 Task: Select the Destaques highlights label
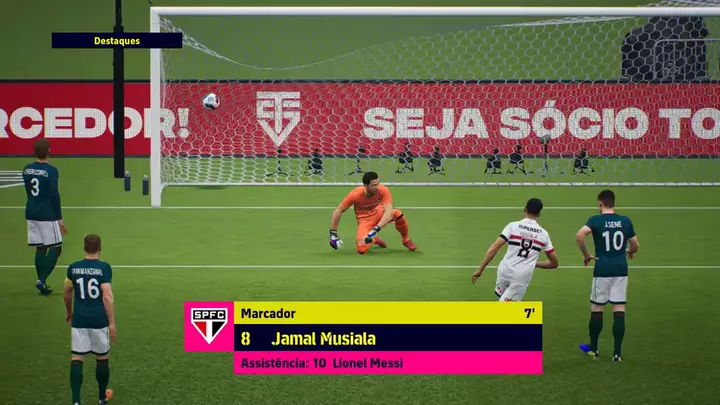pos(117,41)
